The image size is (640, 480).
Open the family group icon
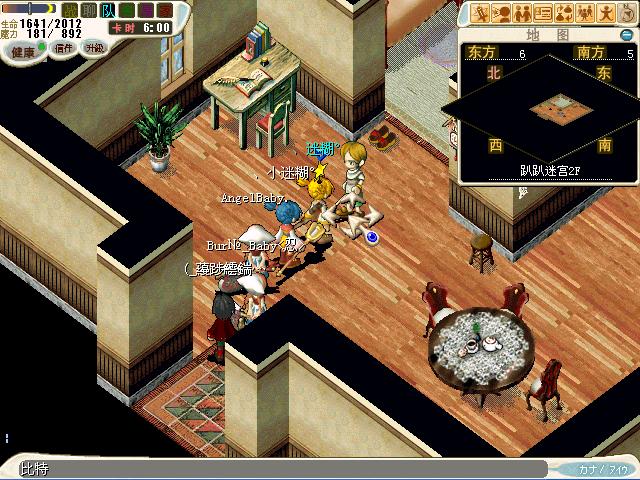coord(585,13)
